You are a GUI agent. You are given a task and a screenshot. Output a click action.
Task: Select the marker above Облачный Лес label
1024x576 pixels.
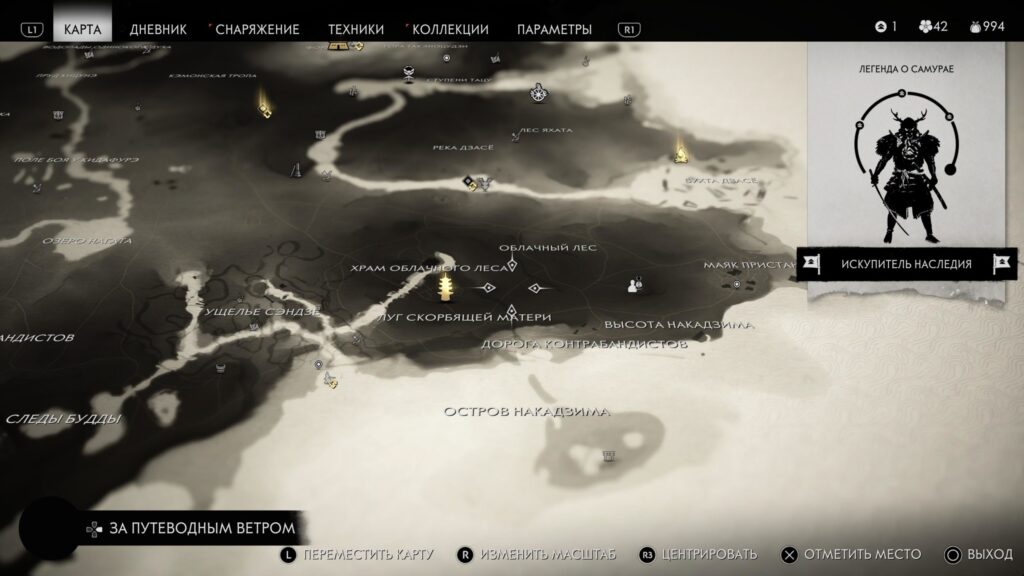(x=513, y=265)
